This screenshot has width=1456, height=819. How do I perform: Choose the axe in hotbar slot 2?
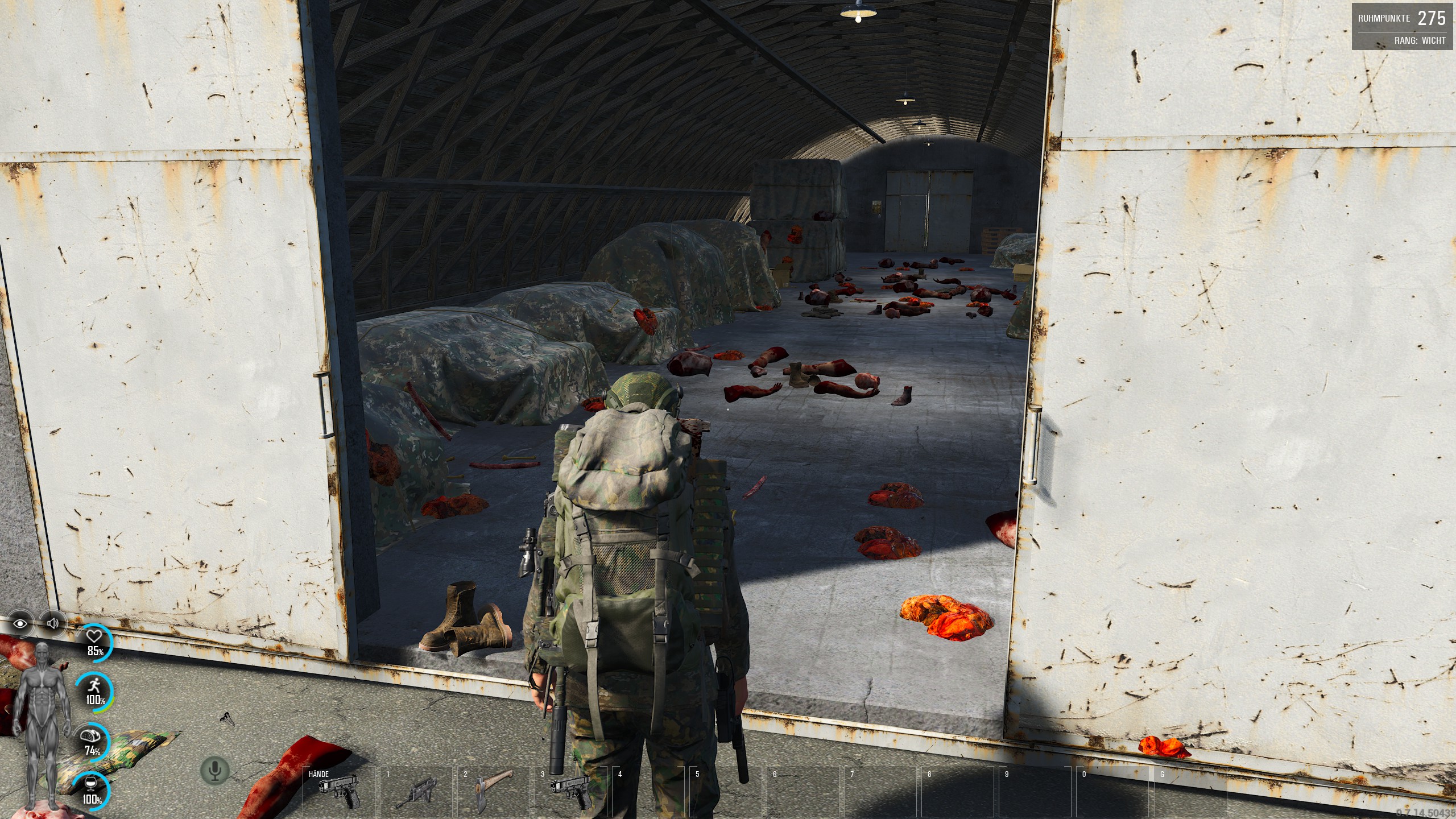pyautogui.click(x=494, y=791)
